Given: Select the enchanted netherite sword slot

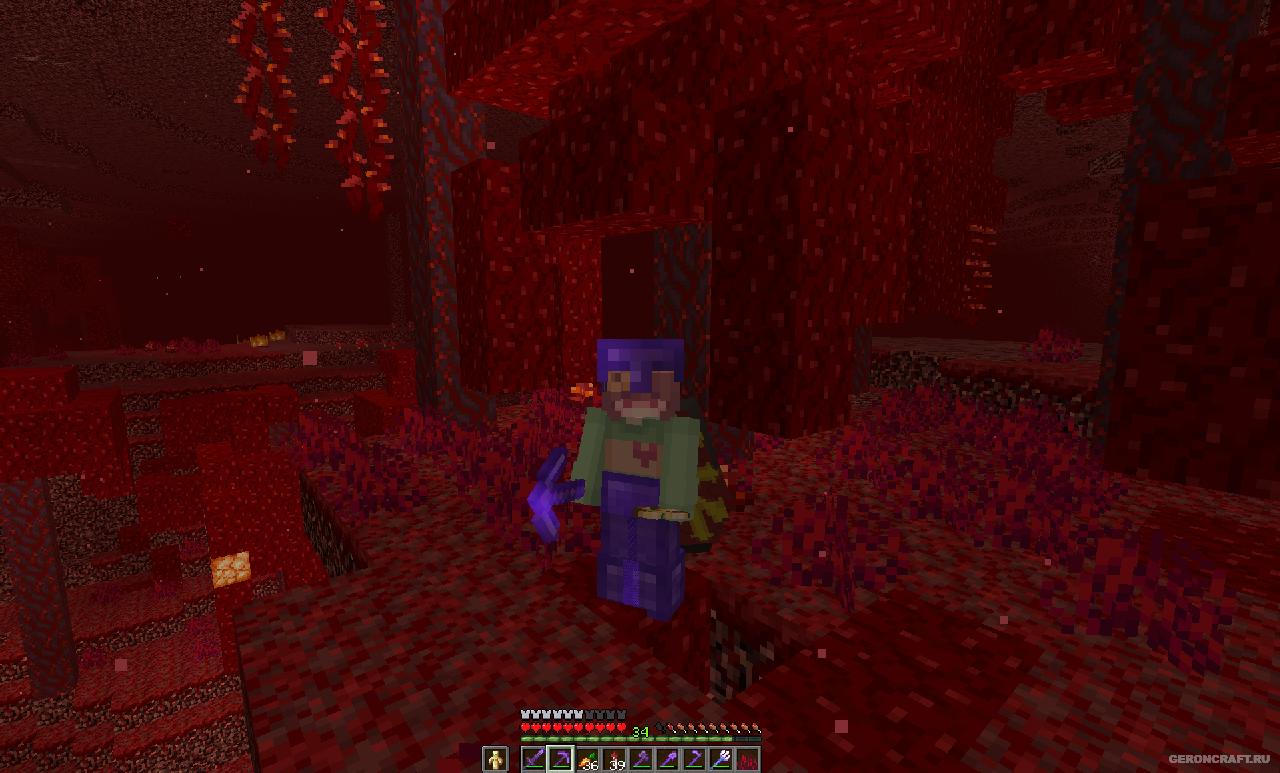Looking at the screenshot, I should (x=534, y=760).
